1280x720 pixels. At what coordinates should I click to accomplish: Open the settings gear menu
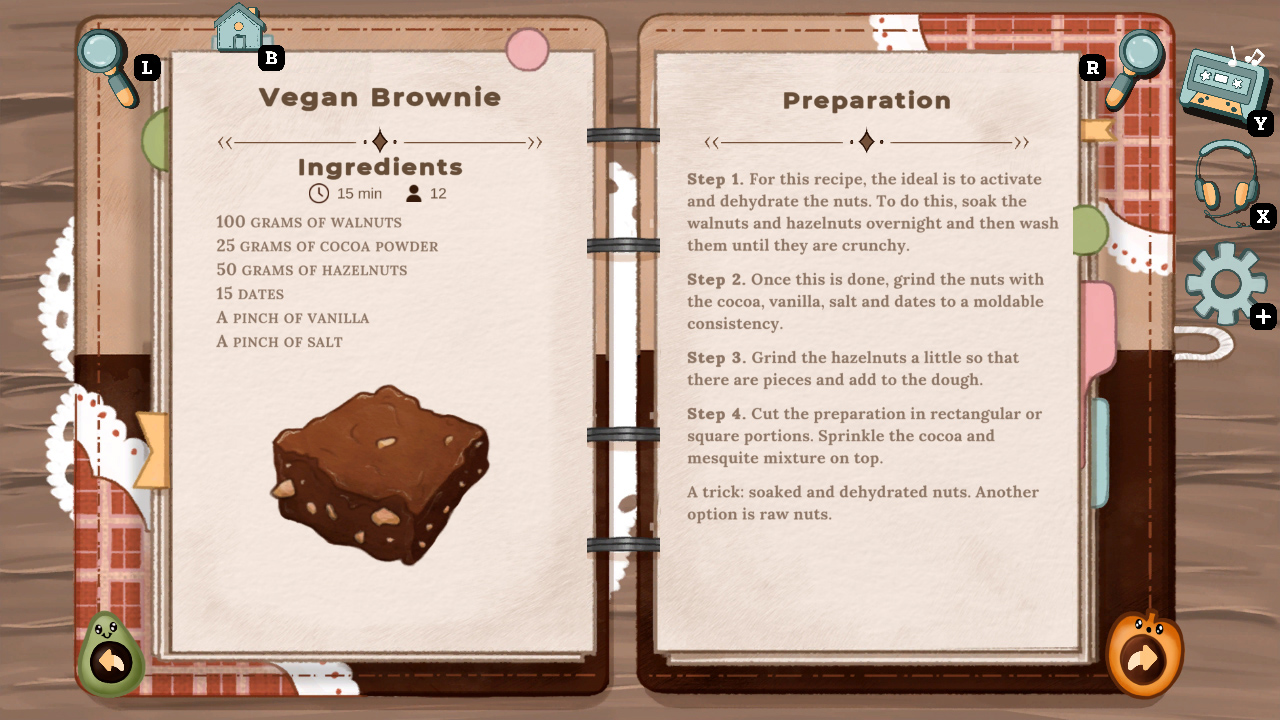[x=1226, y=285]
